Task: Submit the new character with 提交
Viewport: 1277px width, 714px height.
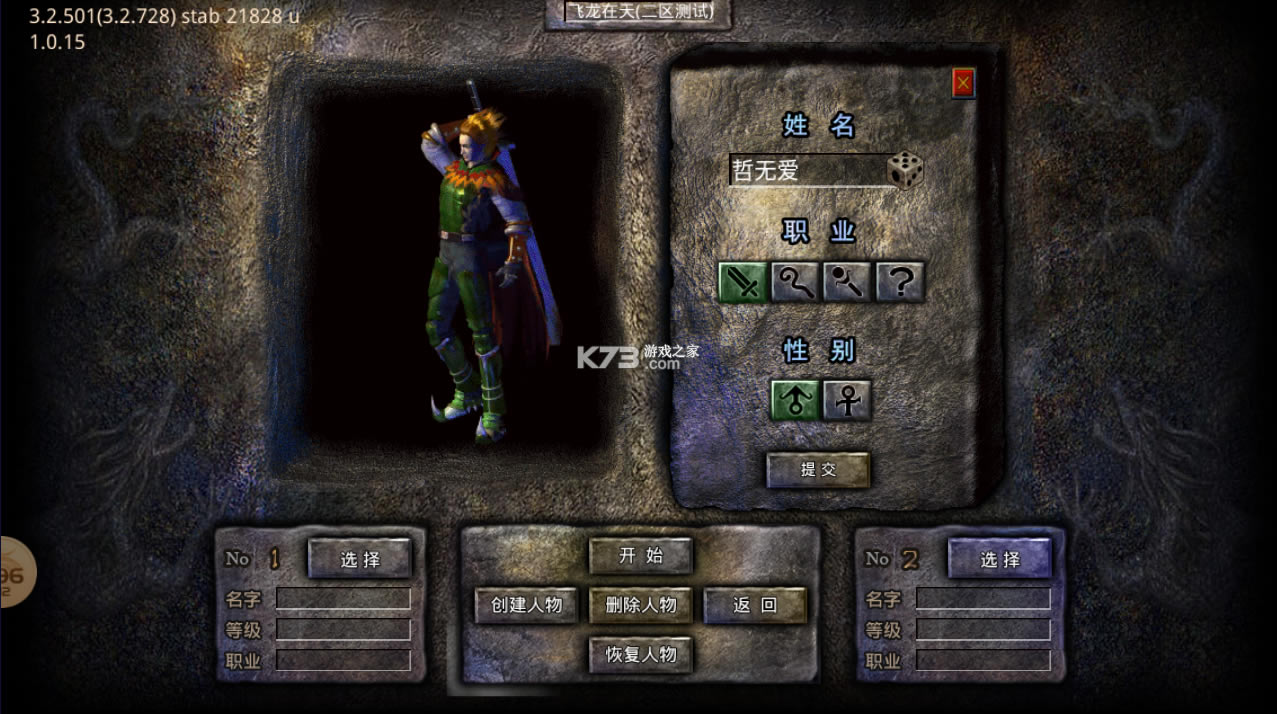Action: tap(818, 470)
